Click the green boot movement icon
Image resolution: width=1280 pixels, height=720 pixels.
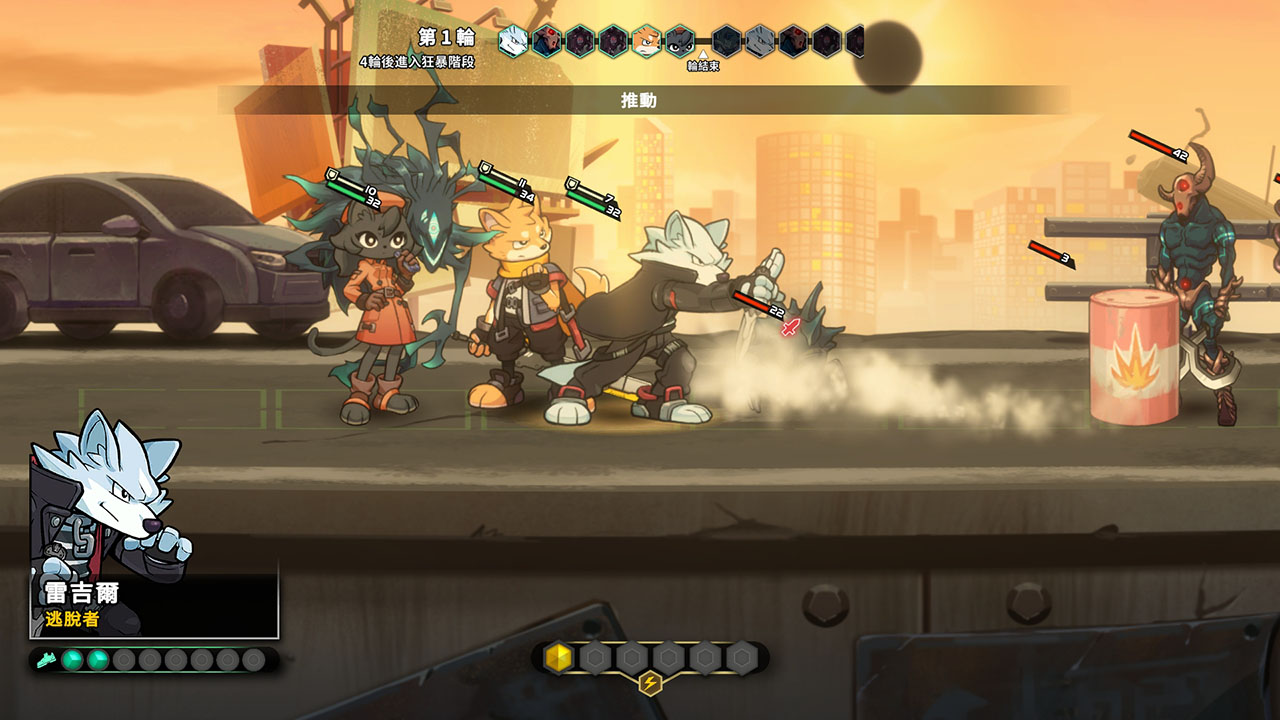point(45,660)
